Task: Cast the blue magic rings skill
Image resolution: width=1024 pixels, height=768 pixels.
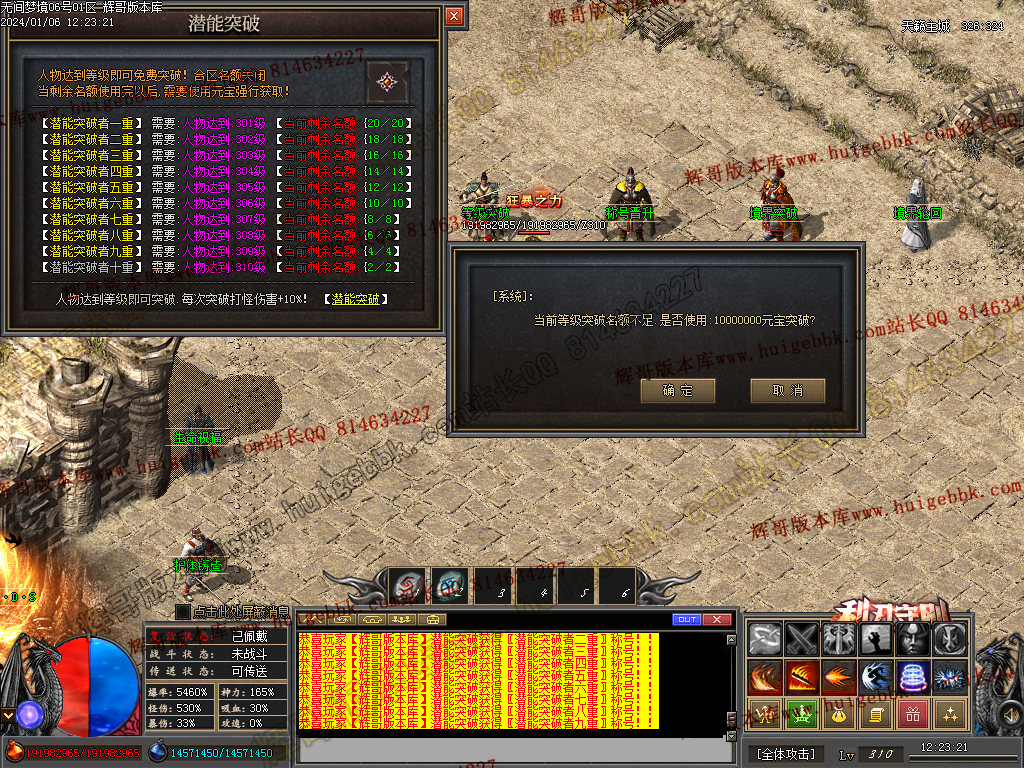Action: 913,677
